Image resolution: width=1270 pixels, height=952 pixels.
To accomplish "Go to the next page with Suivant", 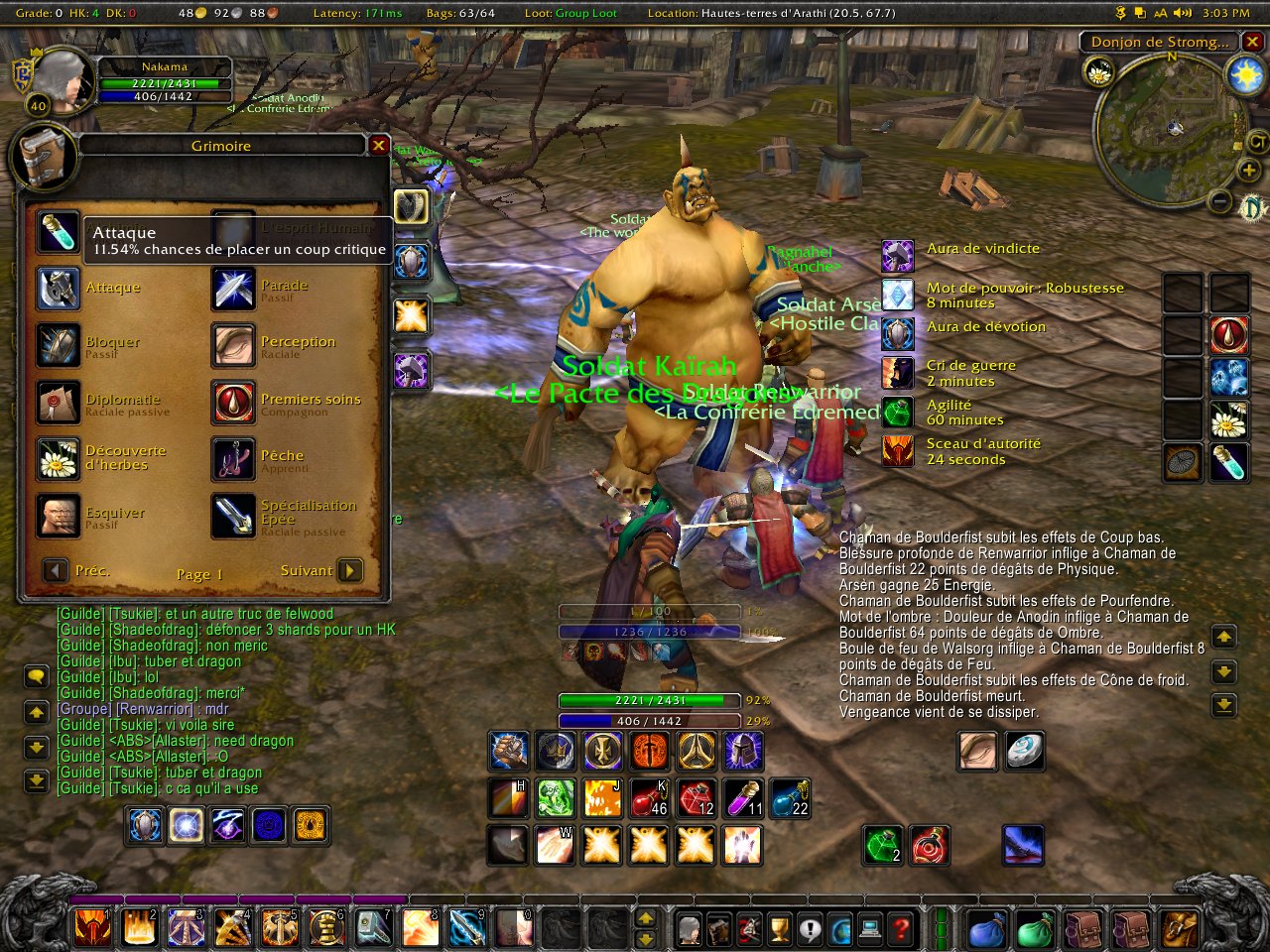I will pos(349,571).
